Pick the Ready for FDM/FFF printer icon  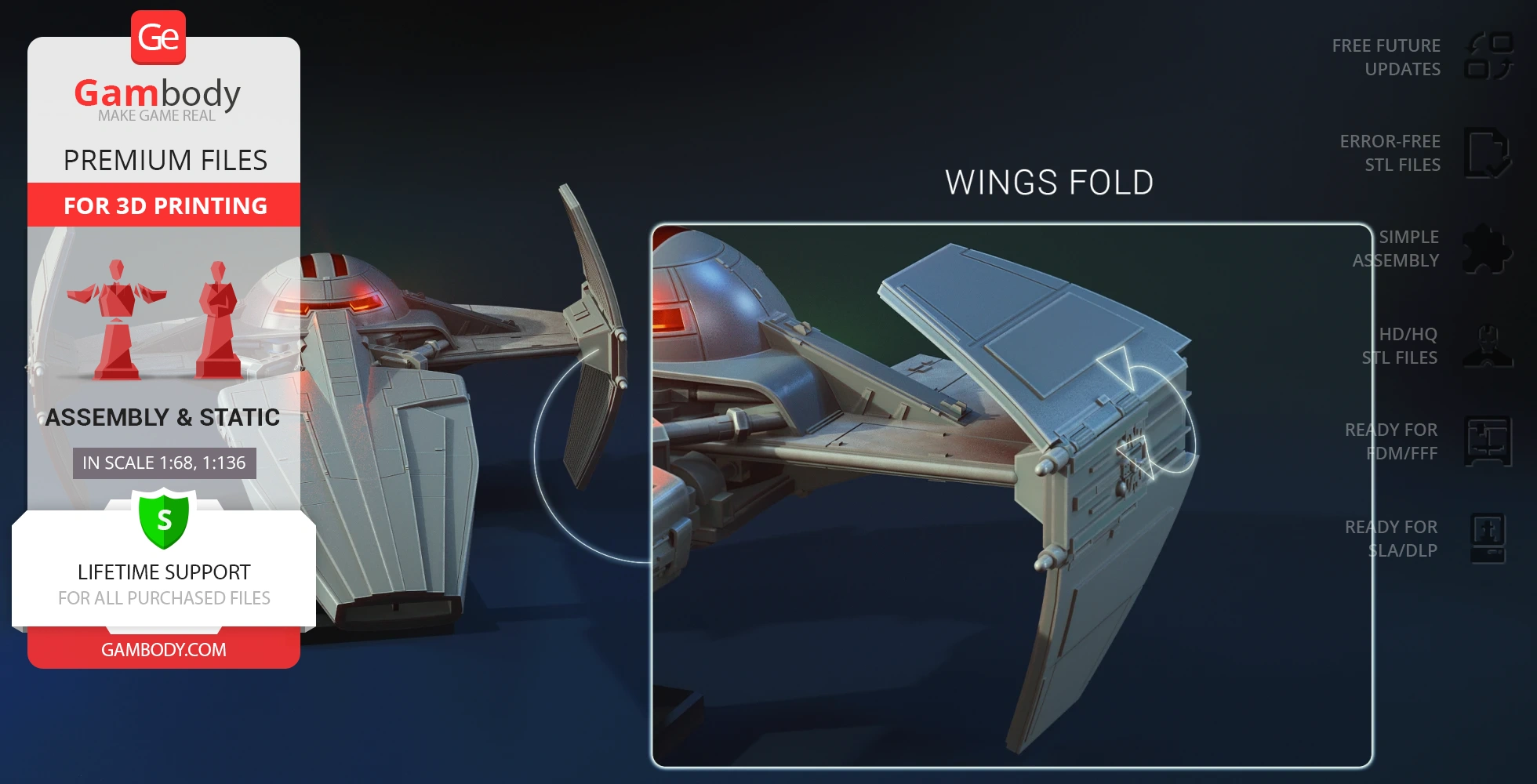(x=1488, y=441)
